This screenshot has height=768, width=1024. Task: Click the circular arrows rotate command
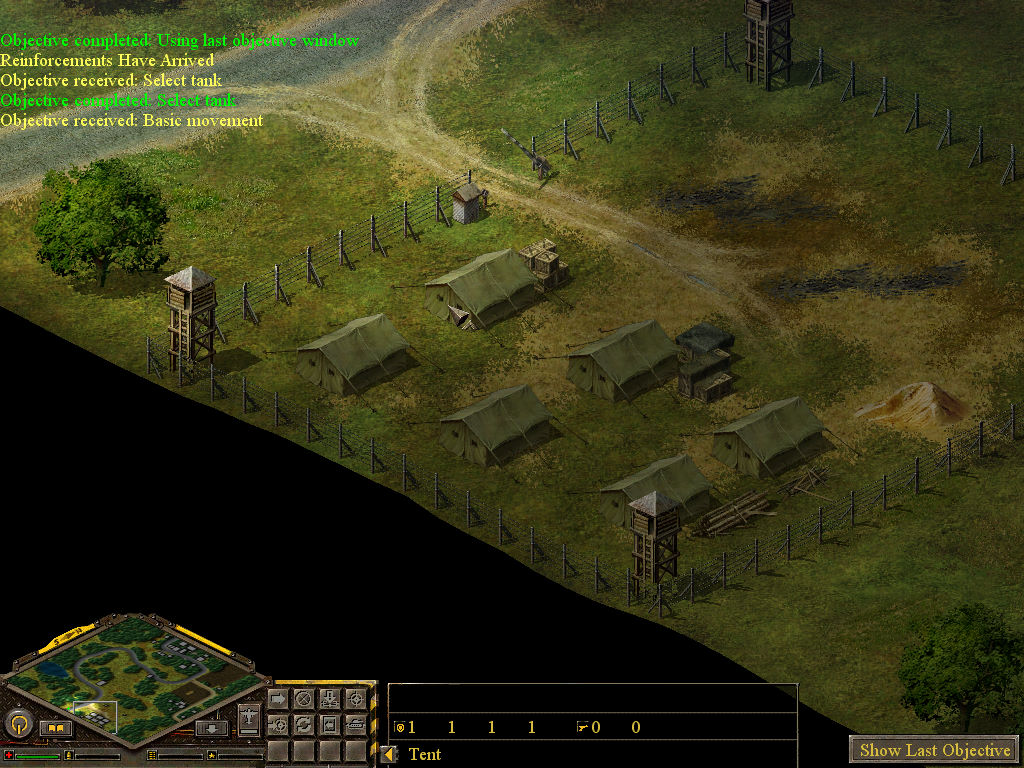click(x=304, y=725)
